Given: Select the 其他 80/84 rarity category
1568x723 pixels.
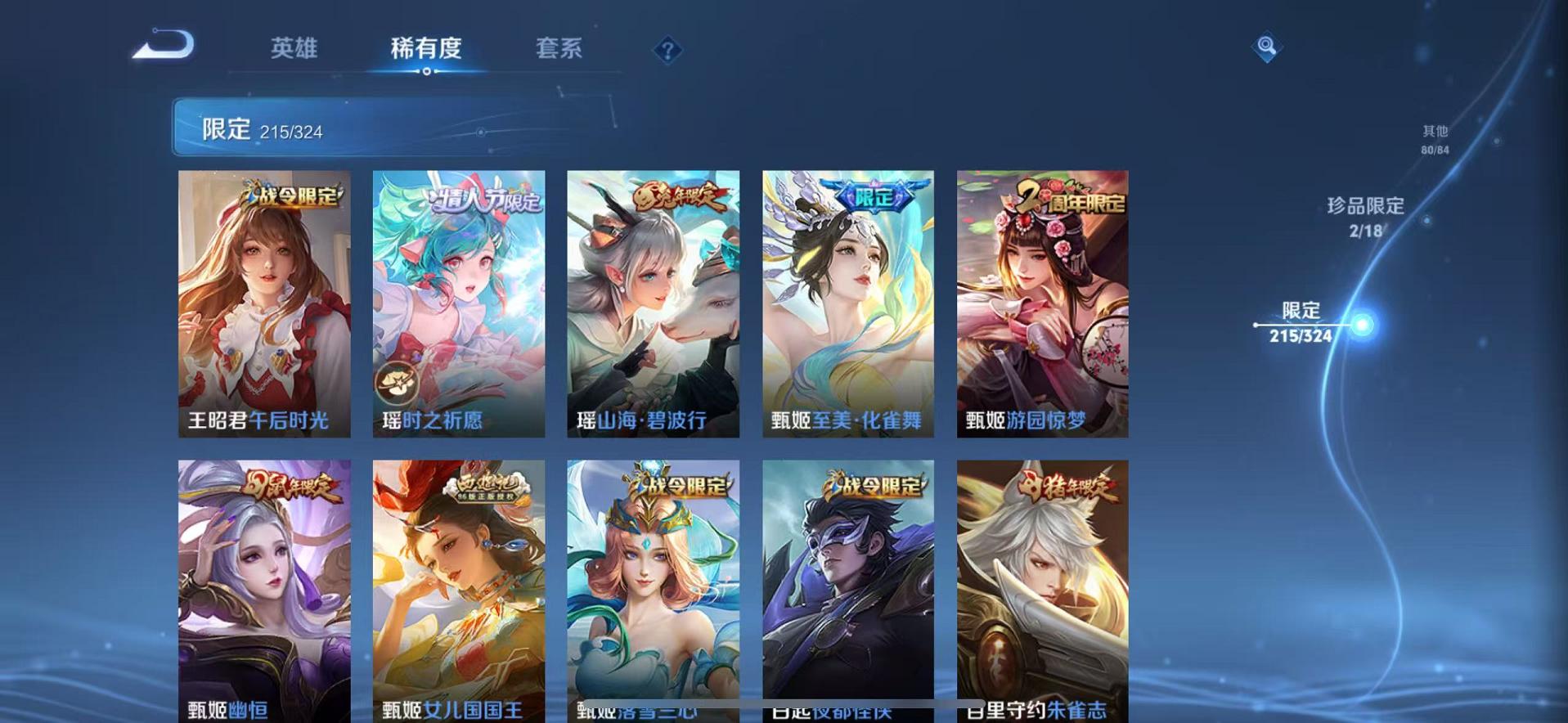Looking at the screenshot, I should point(1434,137).
